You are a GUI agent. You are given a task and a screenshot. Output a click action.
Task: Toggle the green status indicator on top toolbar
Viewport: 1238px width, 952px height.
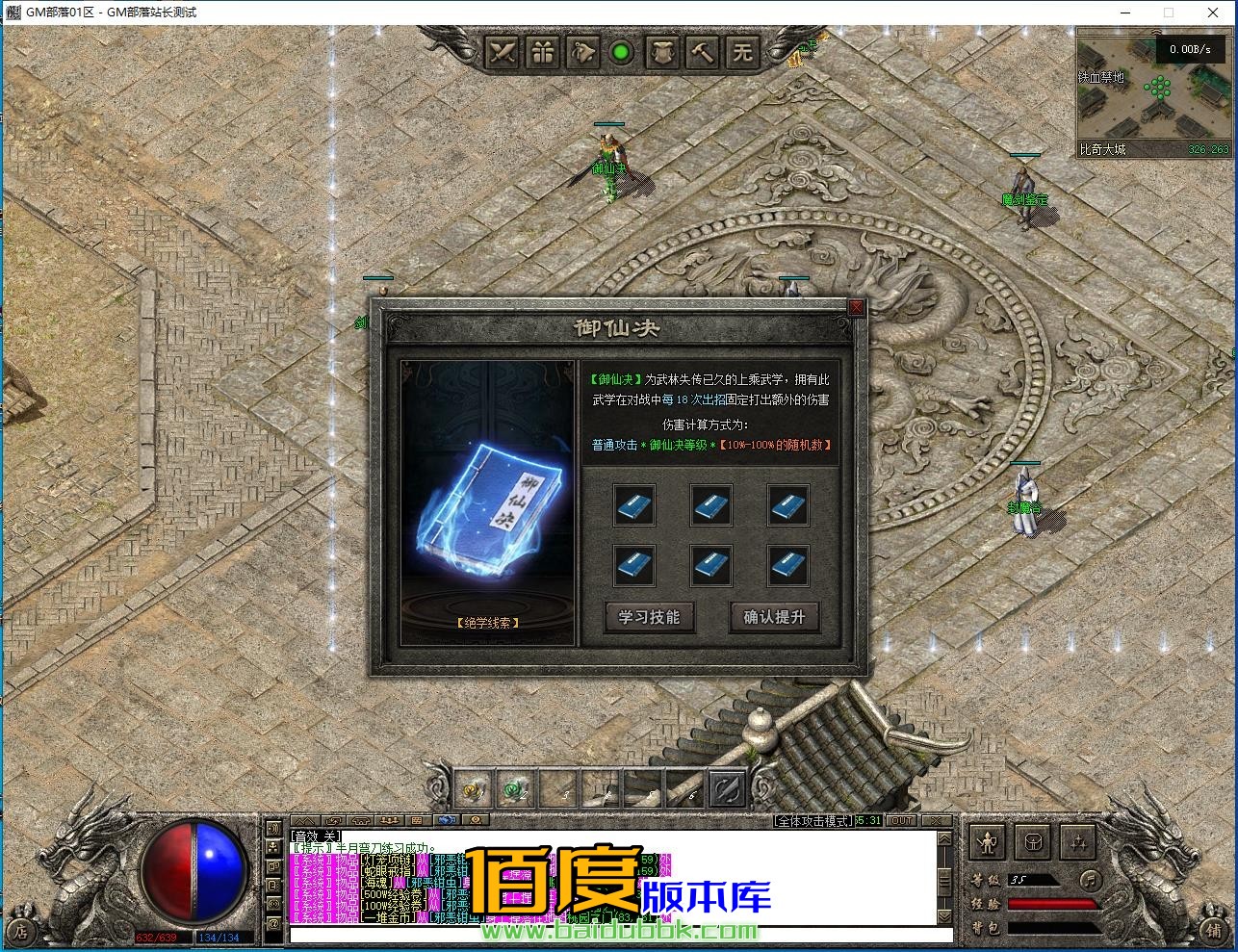point(623,53)
